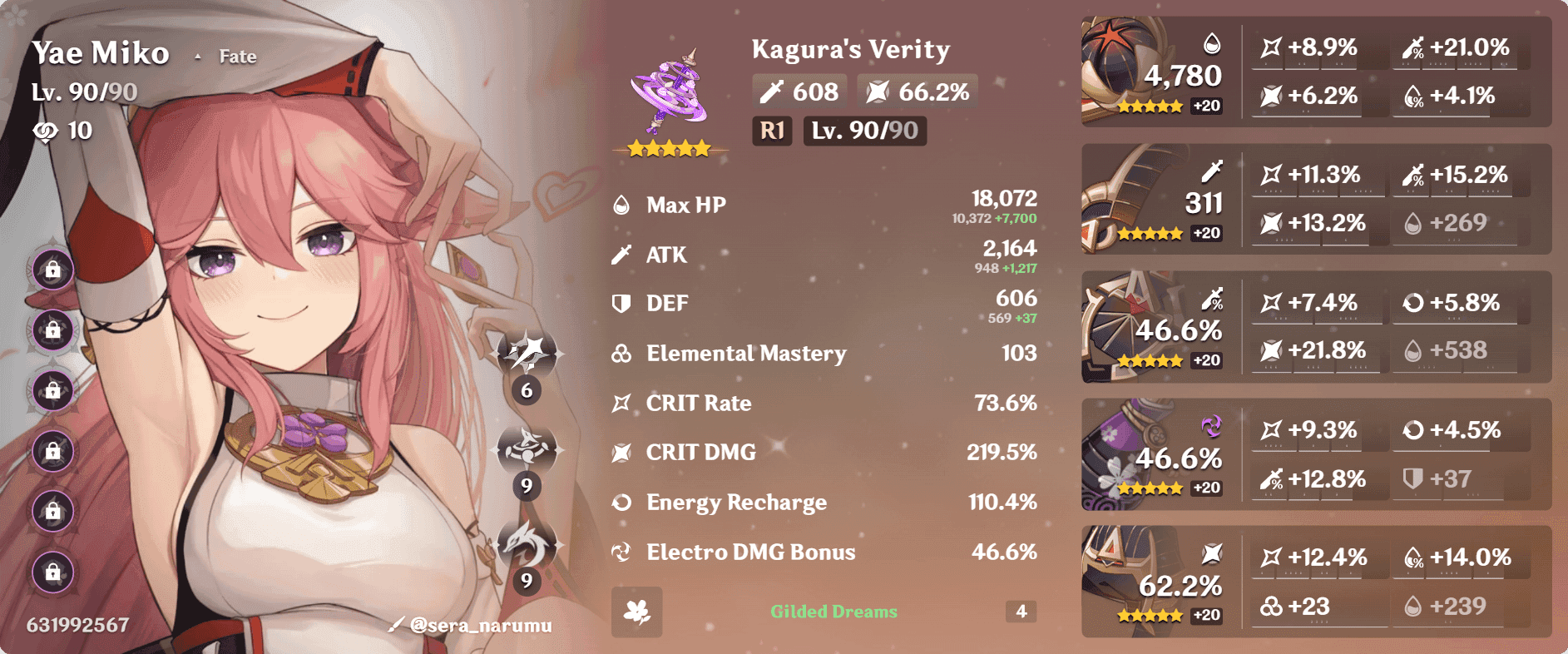Image resolution: width=1568 pixels, height=654 pixels.
Task: Click the Gilded Dreams set flower icon
Action: pyautogui.click(x=637, y=612)
